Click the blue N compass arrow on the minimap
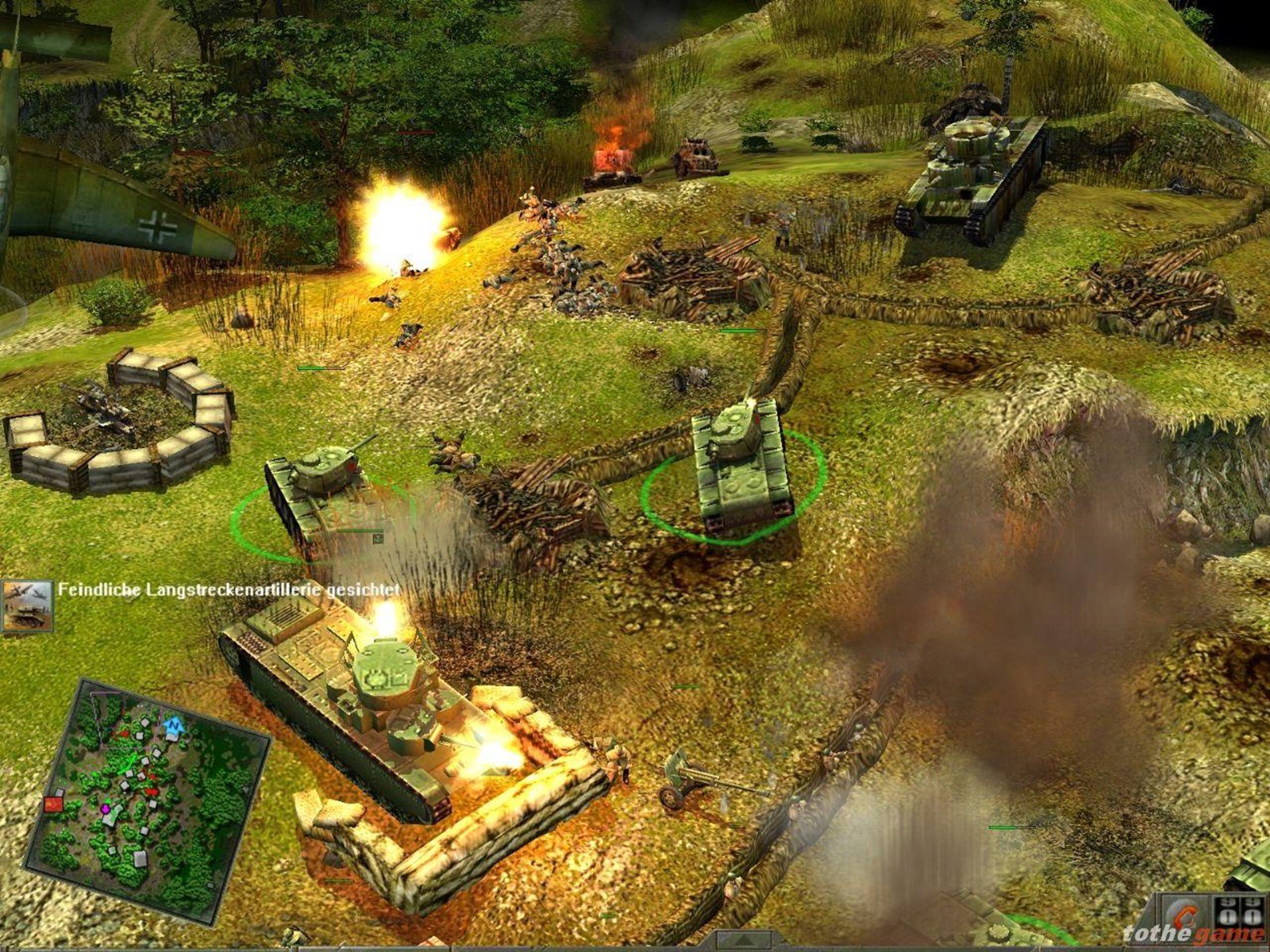 pos(174,727)
